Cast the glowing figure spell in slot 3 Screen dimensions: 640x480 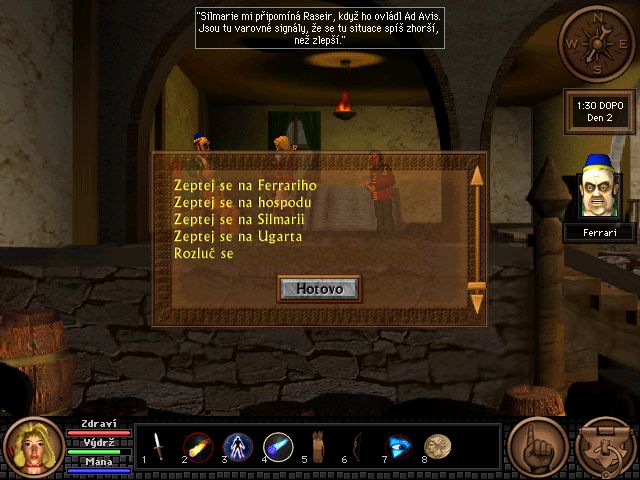(x=238, y=447)
